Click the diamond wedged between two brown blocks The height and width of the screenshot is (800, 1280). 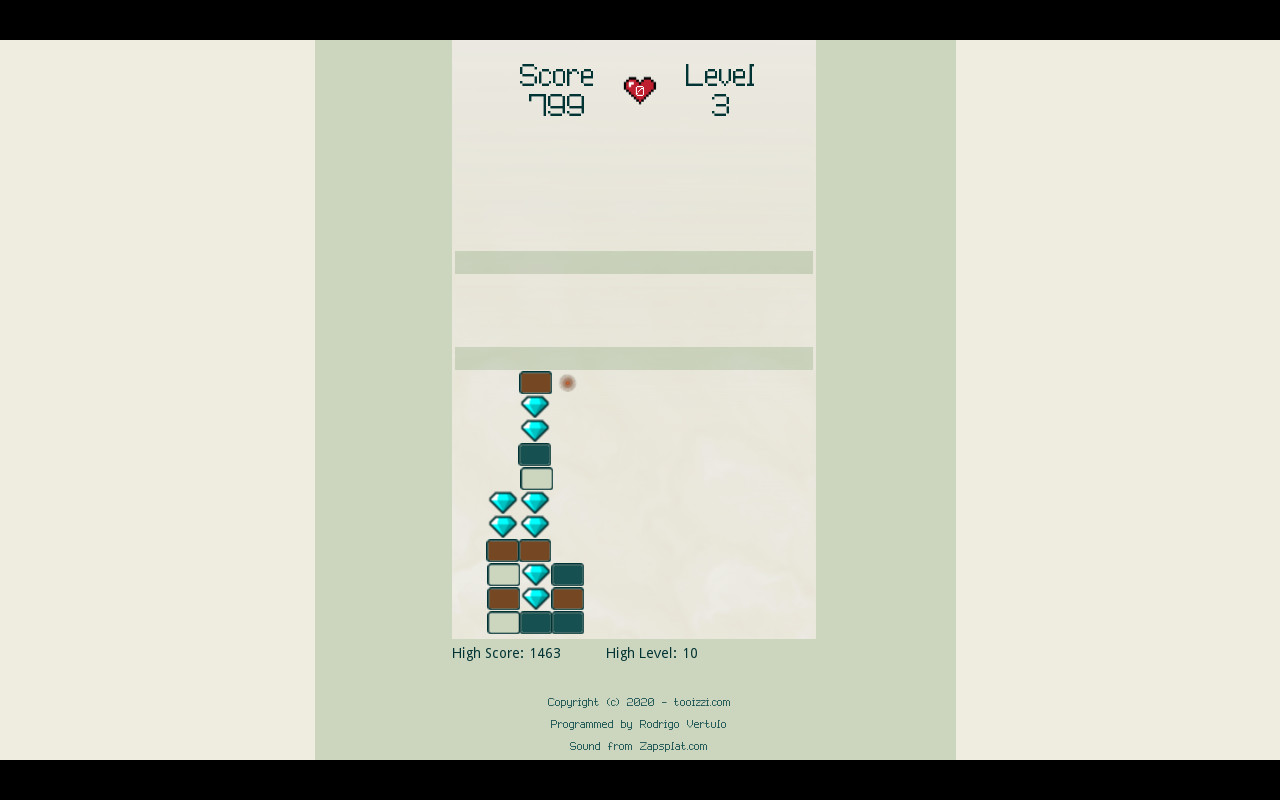536,598
